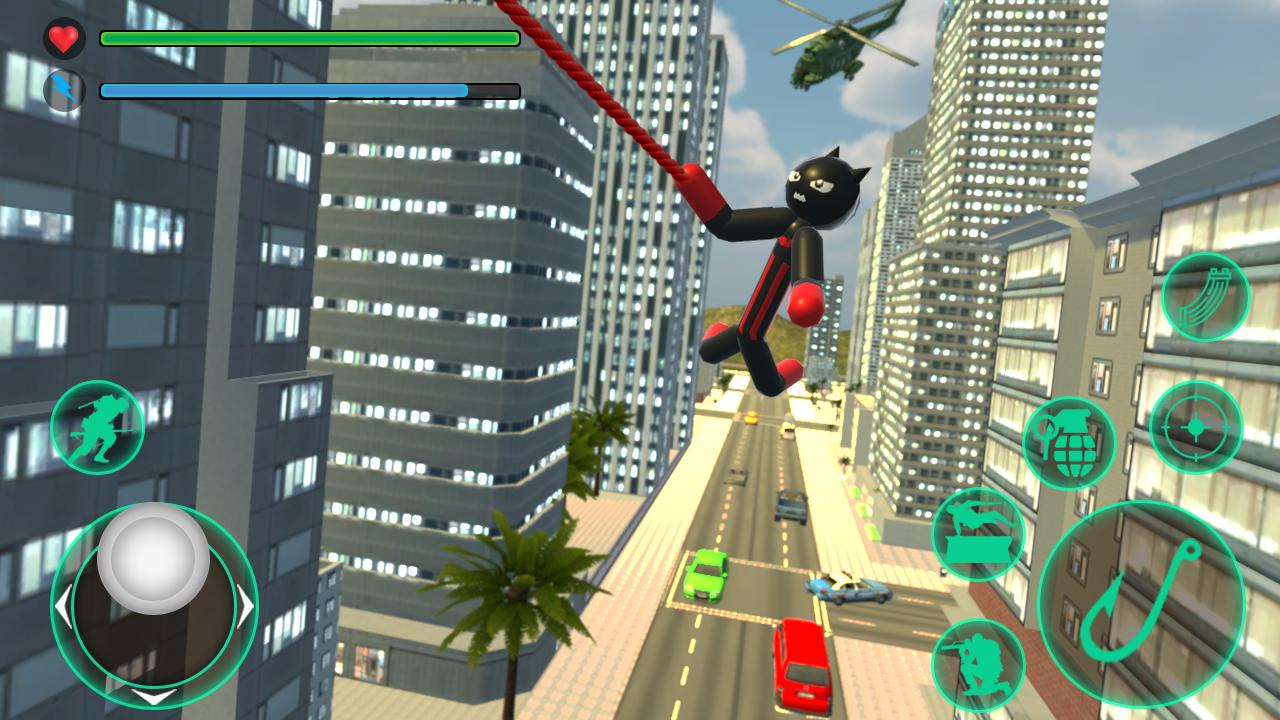Tap the left arrow beside the joystick

[63, 604]
